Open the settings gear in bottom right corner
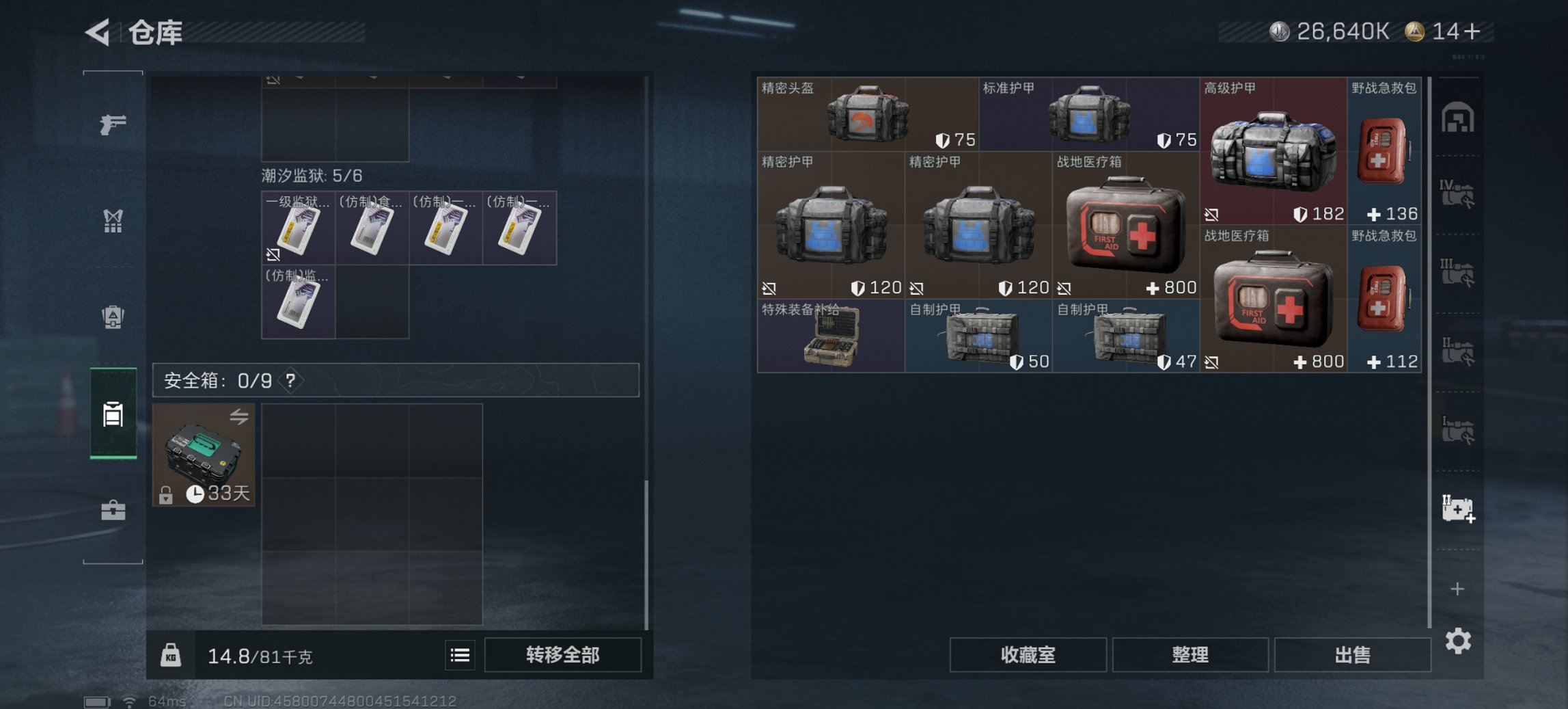1568x709 pixels. coord(1459,641)
